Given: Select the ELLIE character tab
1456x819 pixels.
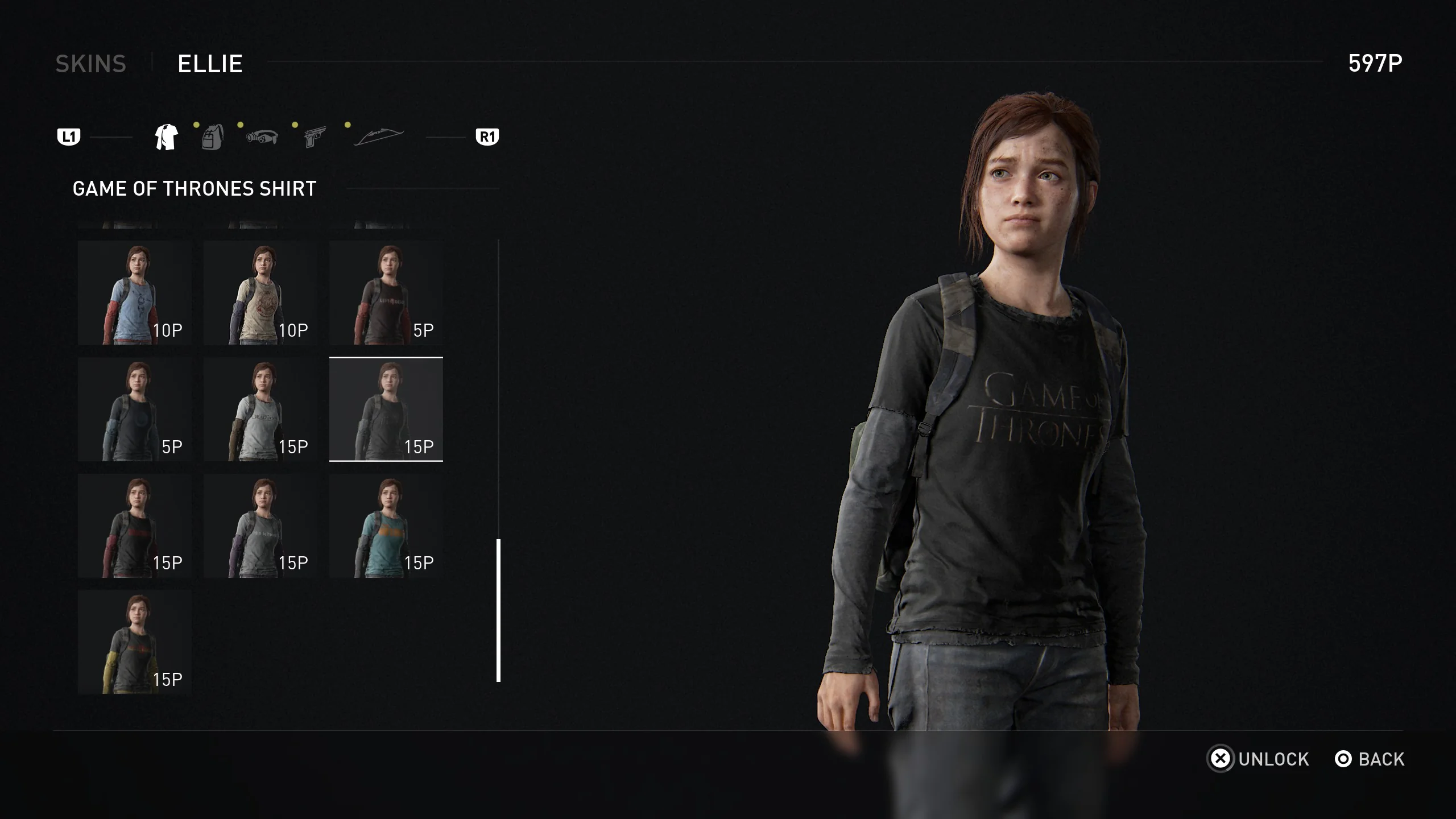Looking at the screenshot, I should 209,64.
